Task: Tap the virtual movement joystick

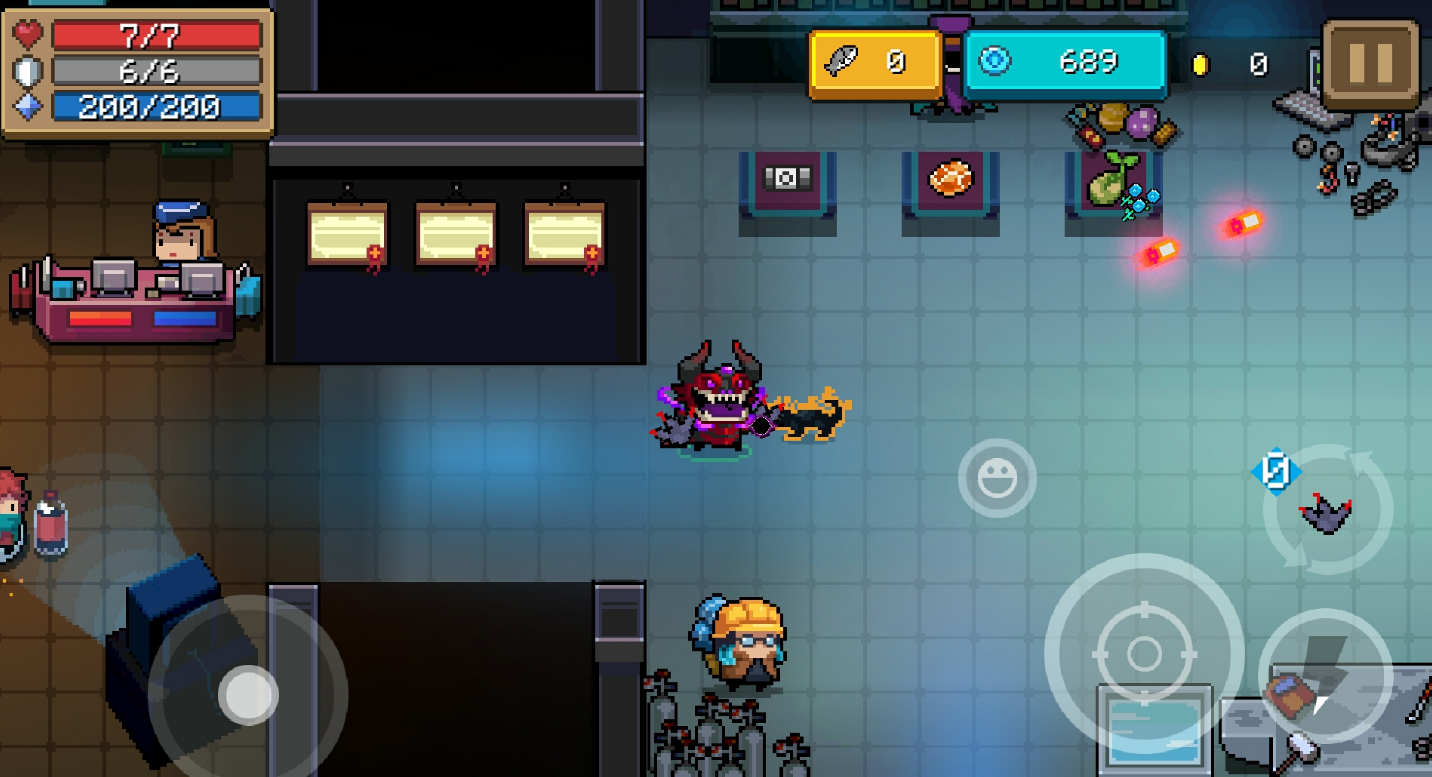Action: click(248, 695)
